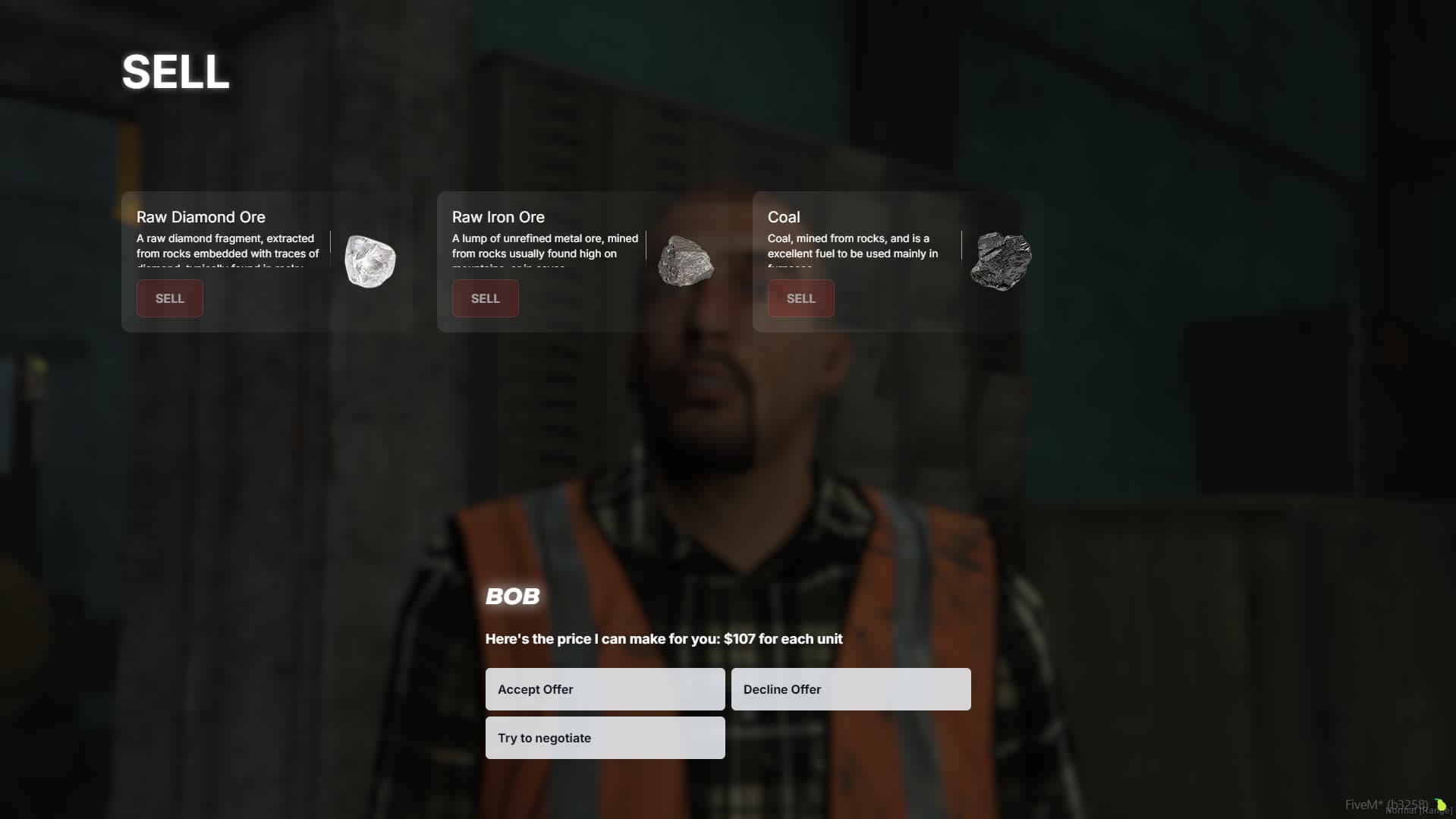Accept Bob's offer of $107 per unit

click(605, 689)
